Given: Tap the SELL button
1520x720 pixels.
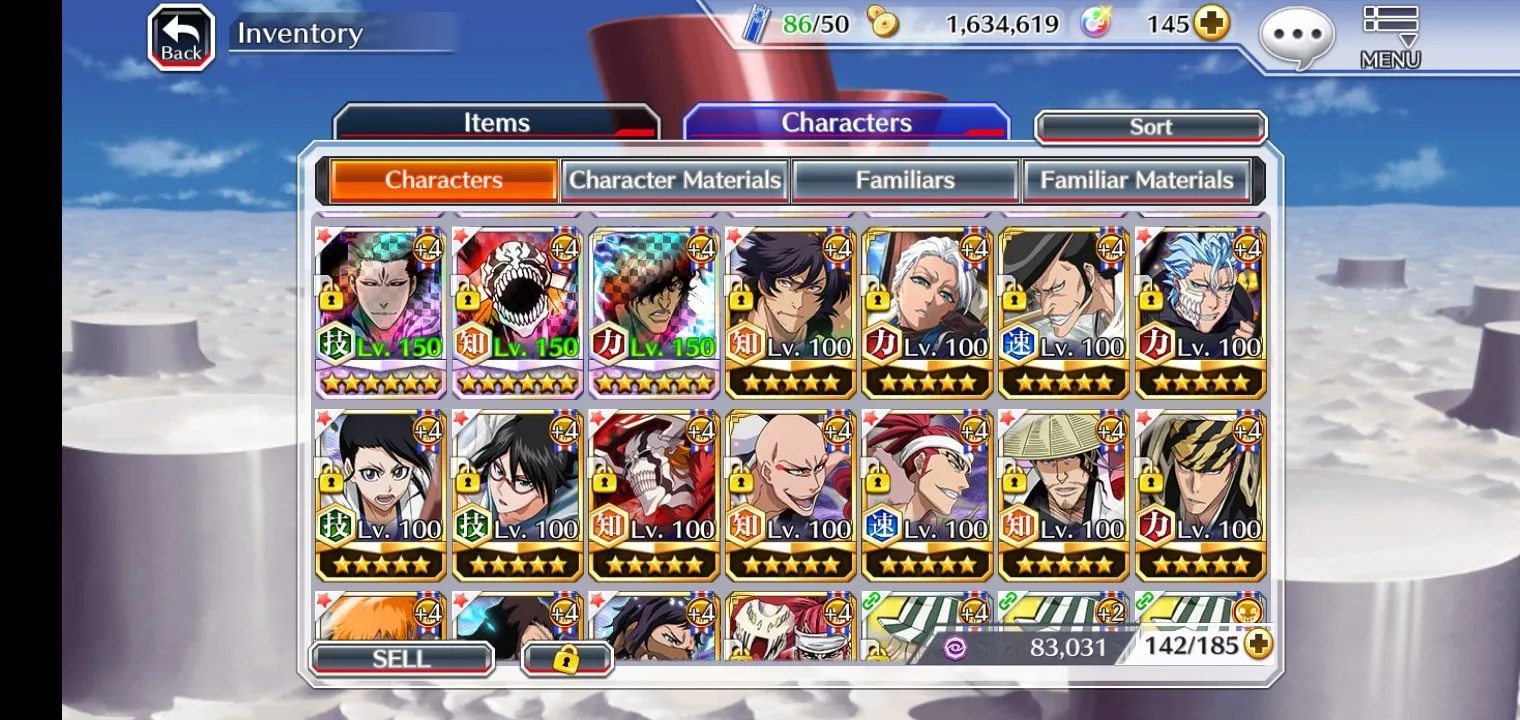Looking at the screenshot, I should [x=401, y=659].
